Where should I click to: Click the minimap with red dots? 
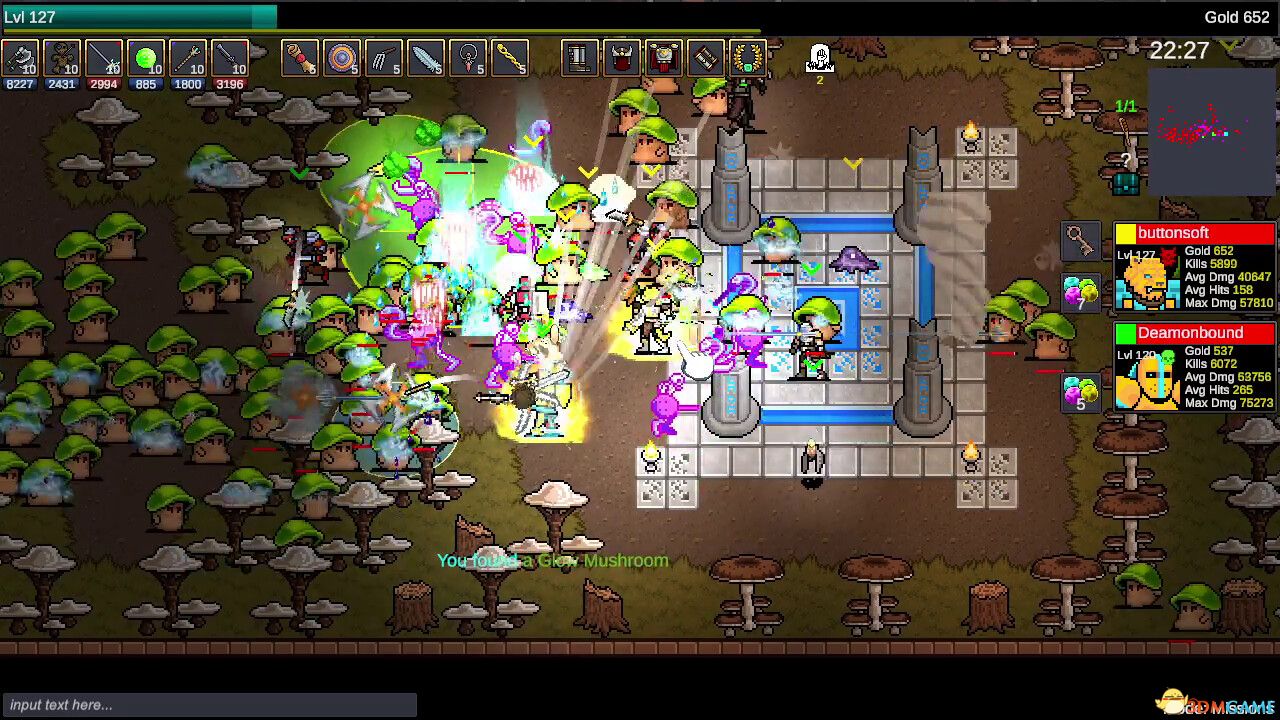pyautogui.click(x=1212, y=130)
